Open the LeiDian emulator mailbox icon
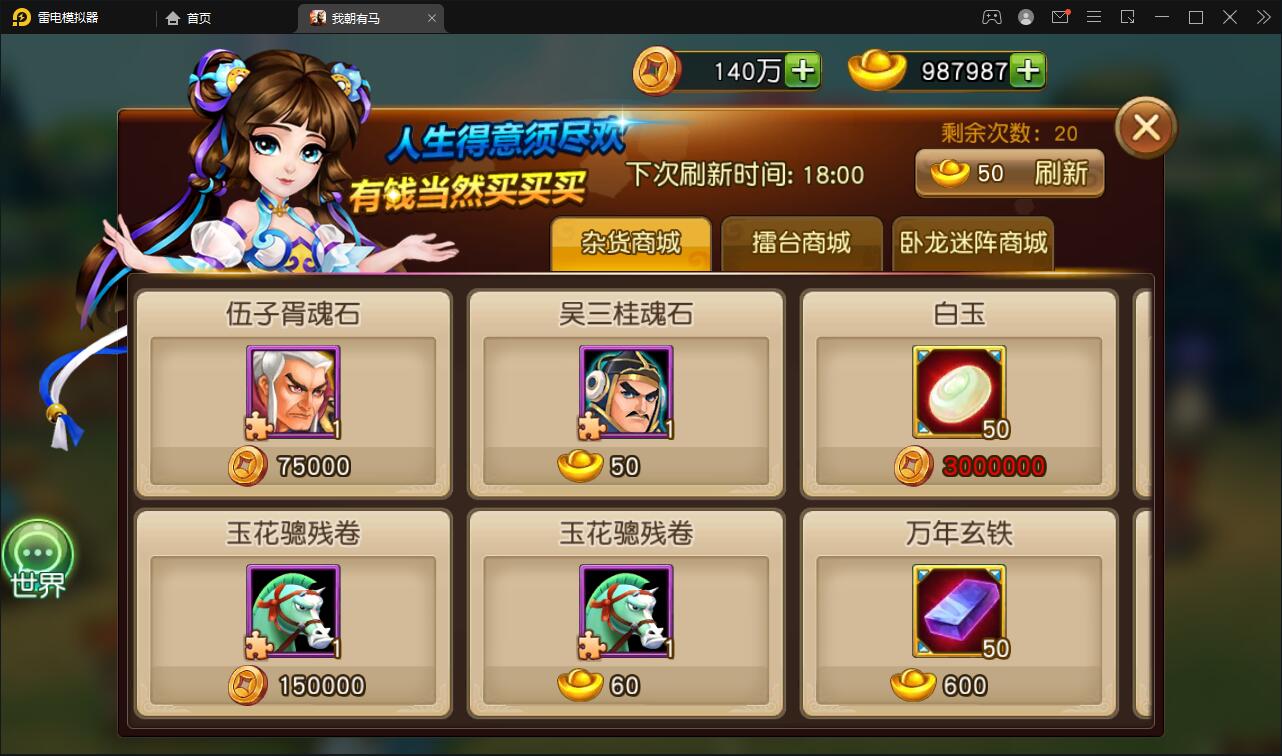The image size is (1282, 756). coord(1060,17)
